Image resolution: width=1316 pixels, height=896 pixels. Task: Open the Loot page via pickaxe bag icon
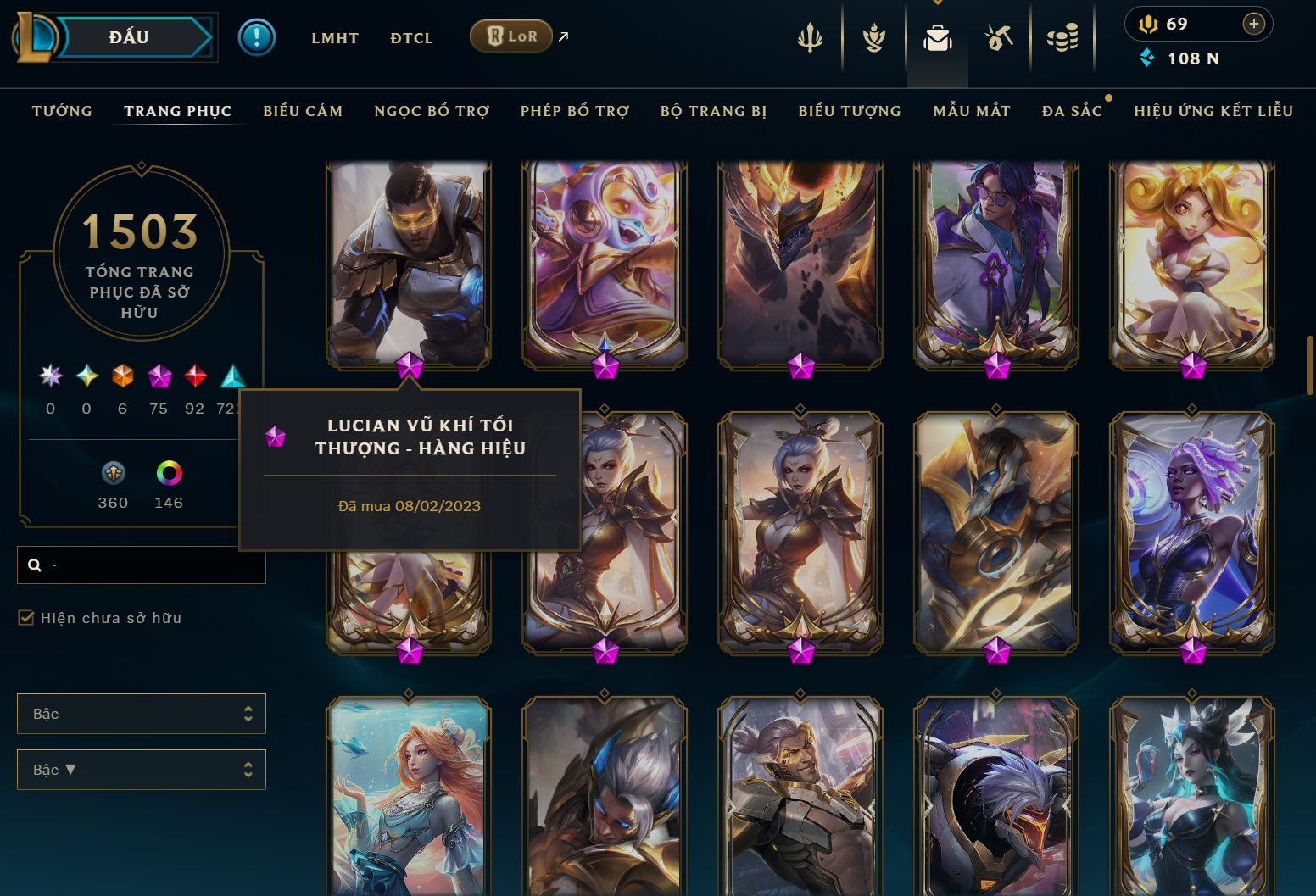pyautogui.click(x=999, y=38)
